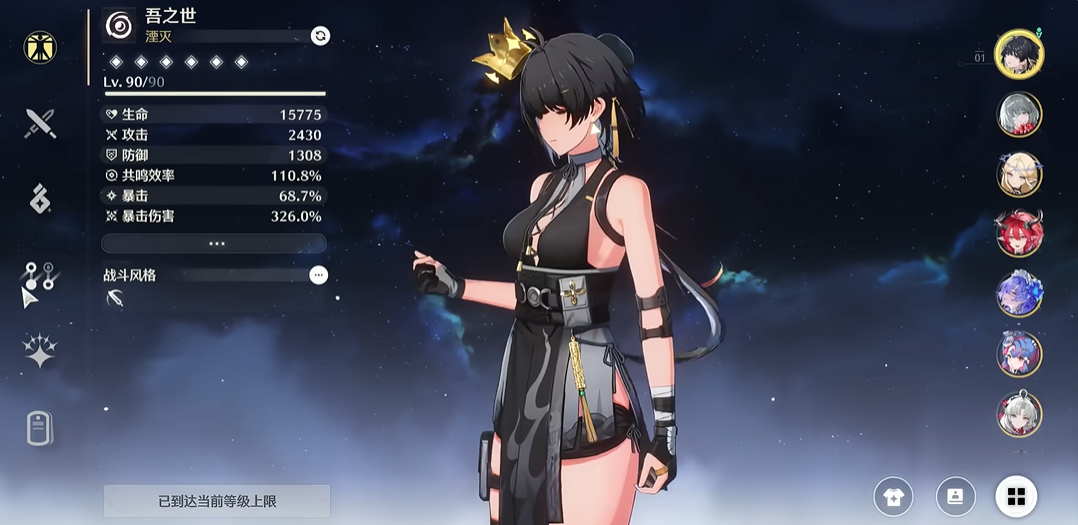This screenshot has height=525, width=1078.
Task: Select the blonde character portrait
Action: click(1019, 174)
